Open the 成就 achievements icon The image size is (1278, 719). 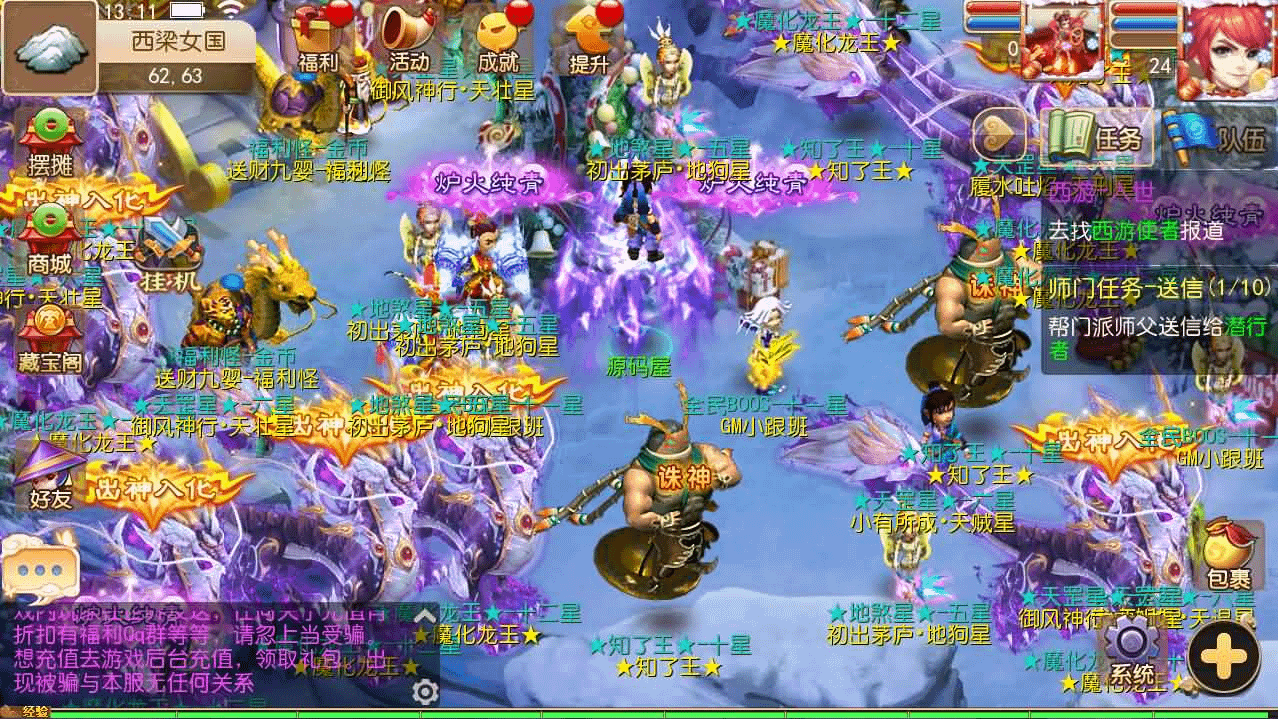tap(498, 40)
